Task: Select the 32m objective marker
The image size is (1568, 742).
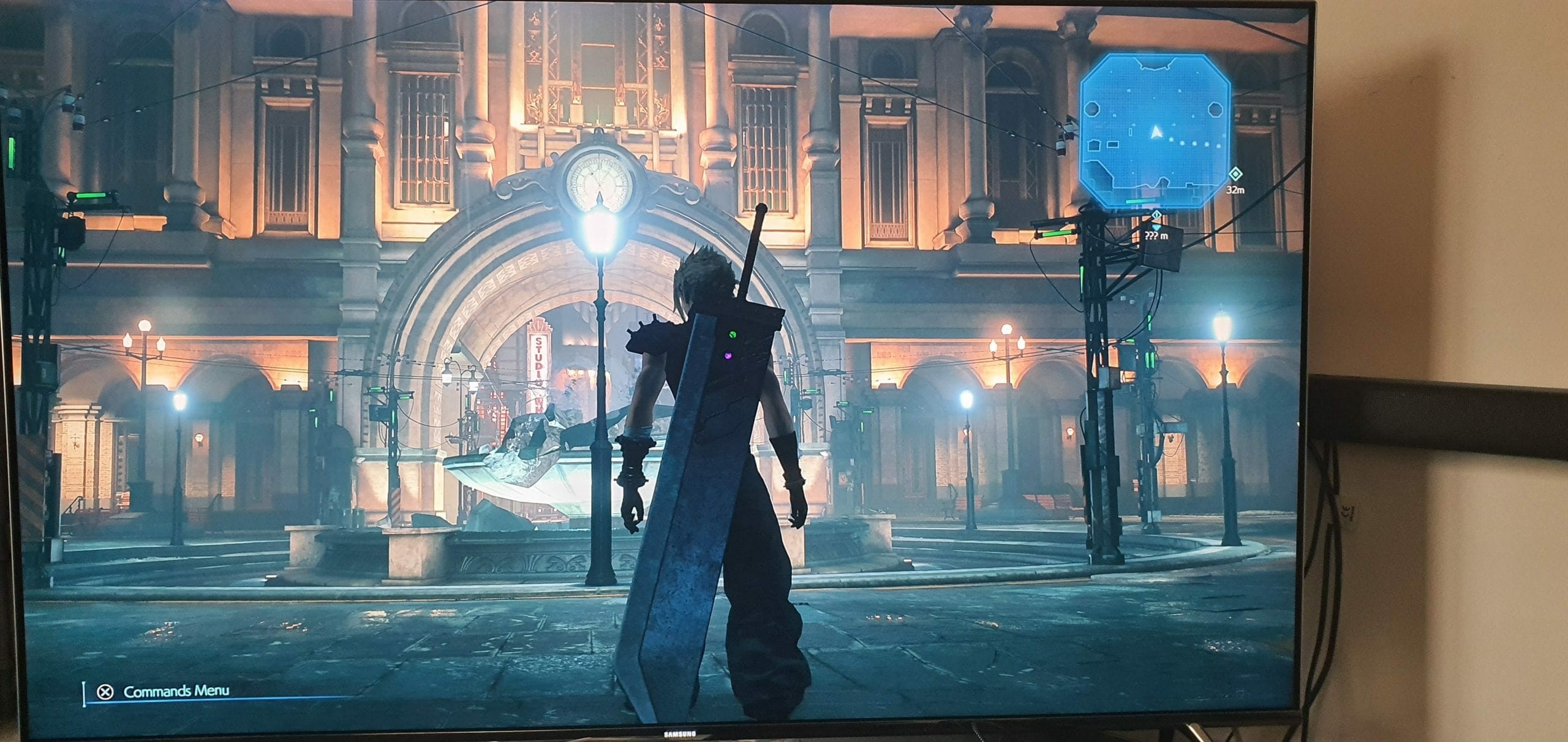Action: pos(1235,176)
